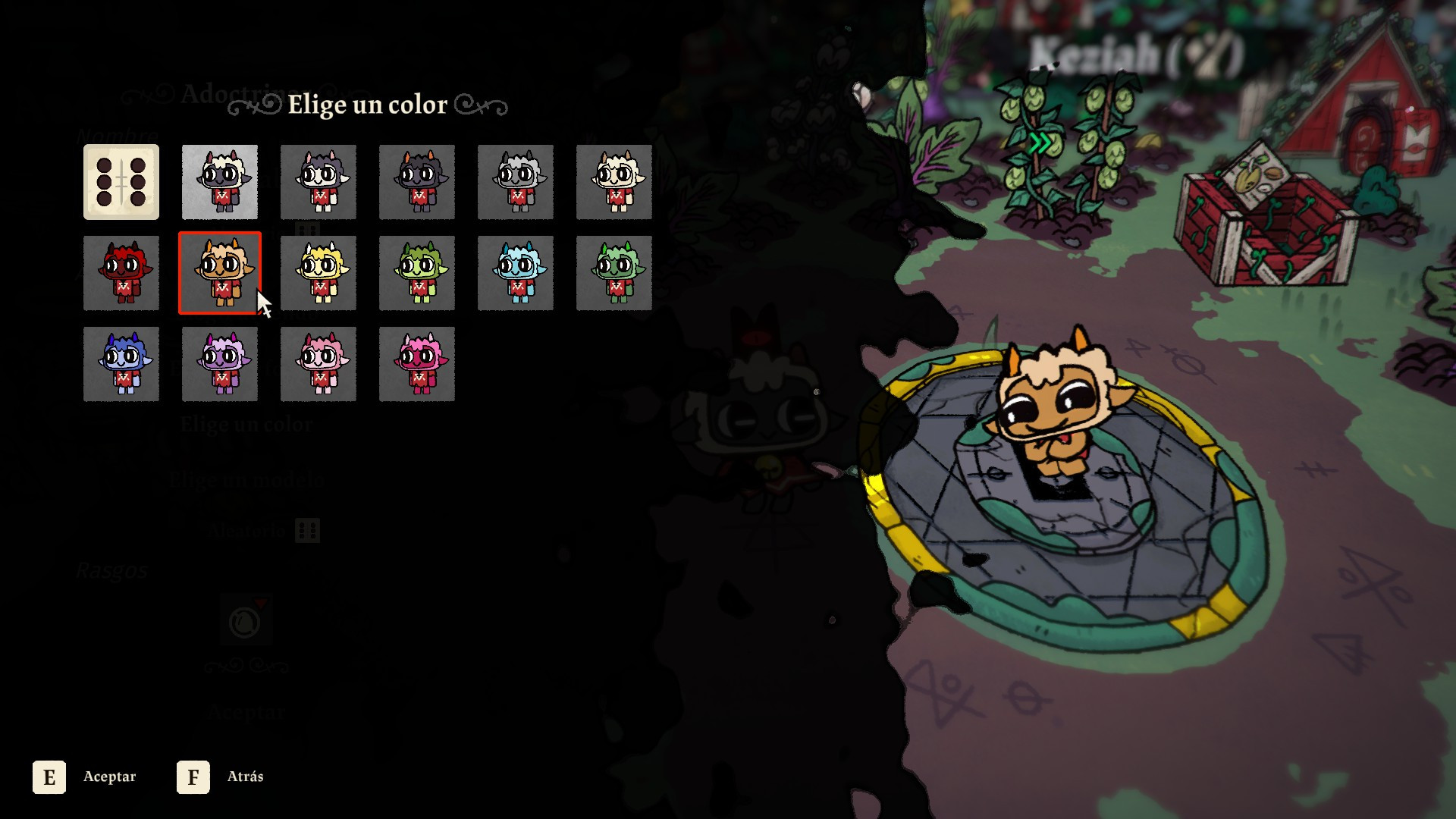Pick the black follower color

(417, 182)
